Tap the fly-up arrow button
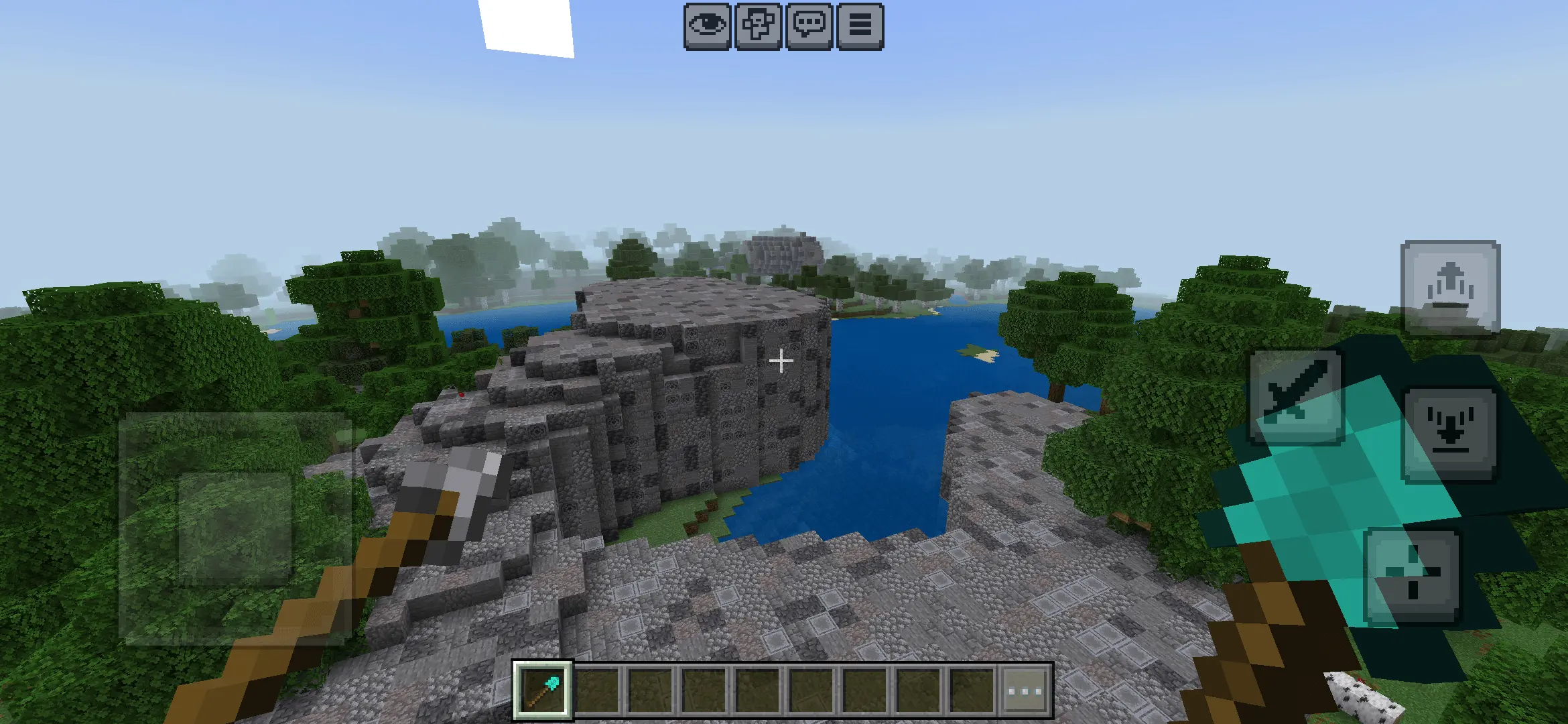 click(x=1450, y=288)
